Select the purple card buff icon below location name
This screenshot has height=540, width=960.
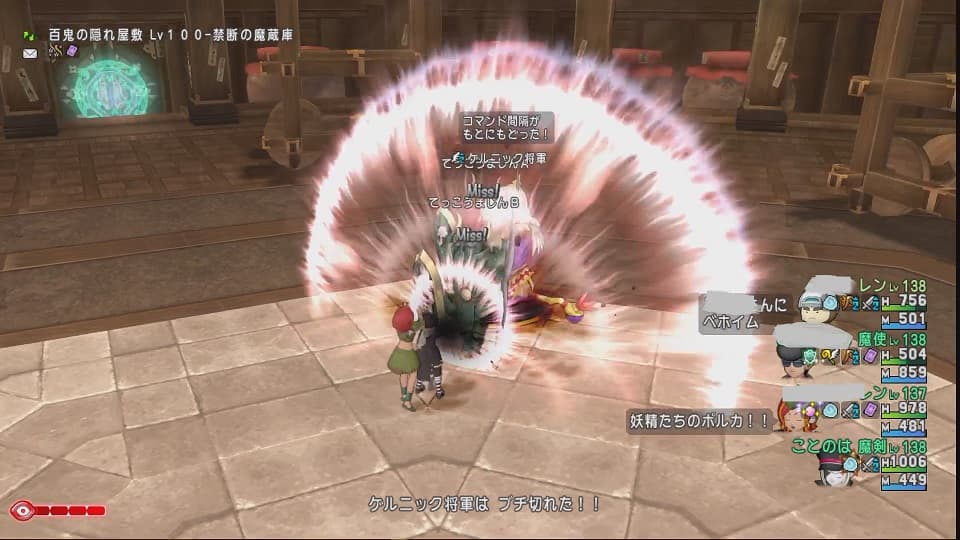tap(71, 51)
